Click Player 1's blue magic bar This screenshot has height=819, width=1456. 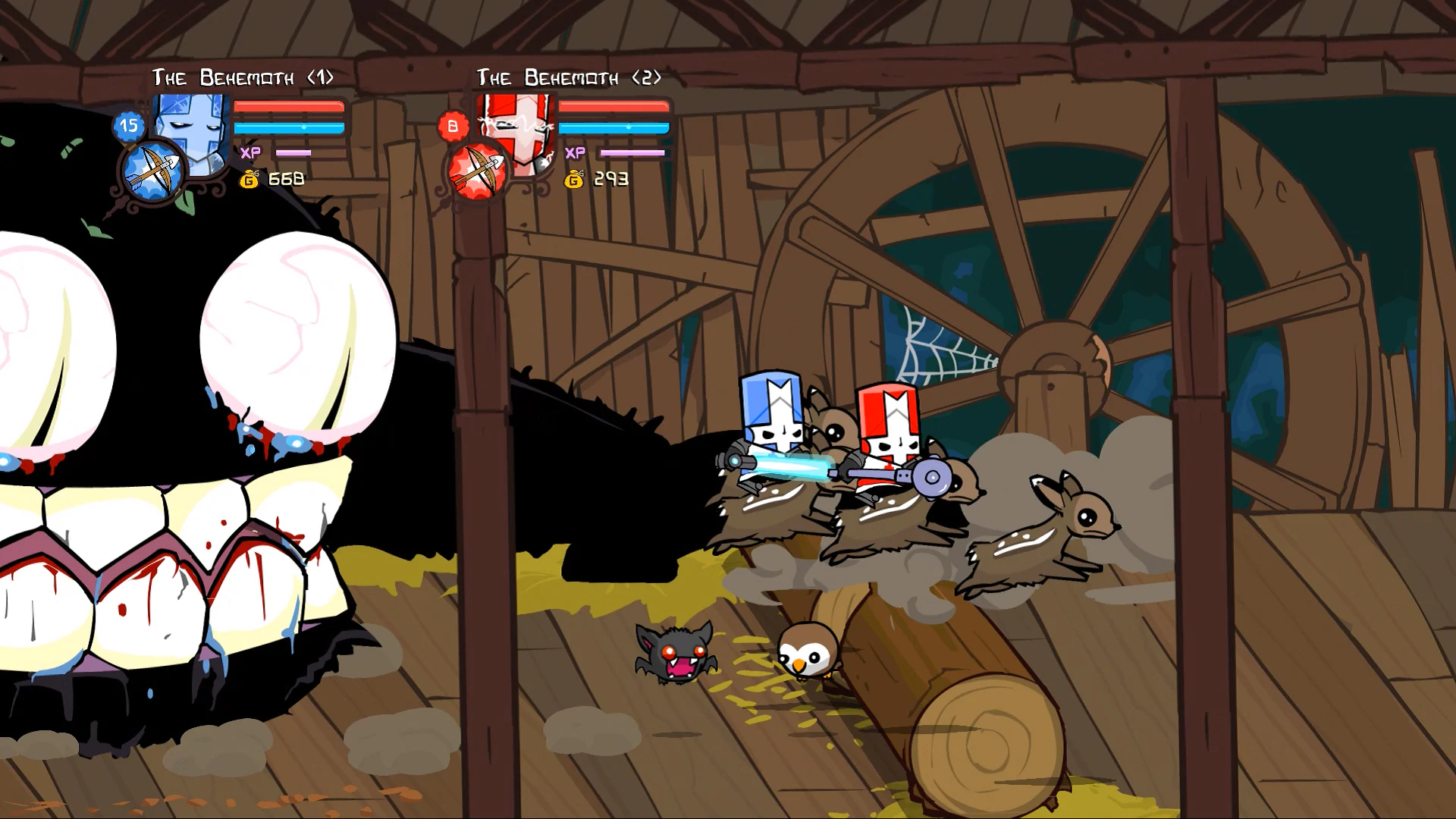point(289,129)
